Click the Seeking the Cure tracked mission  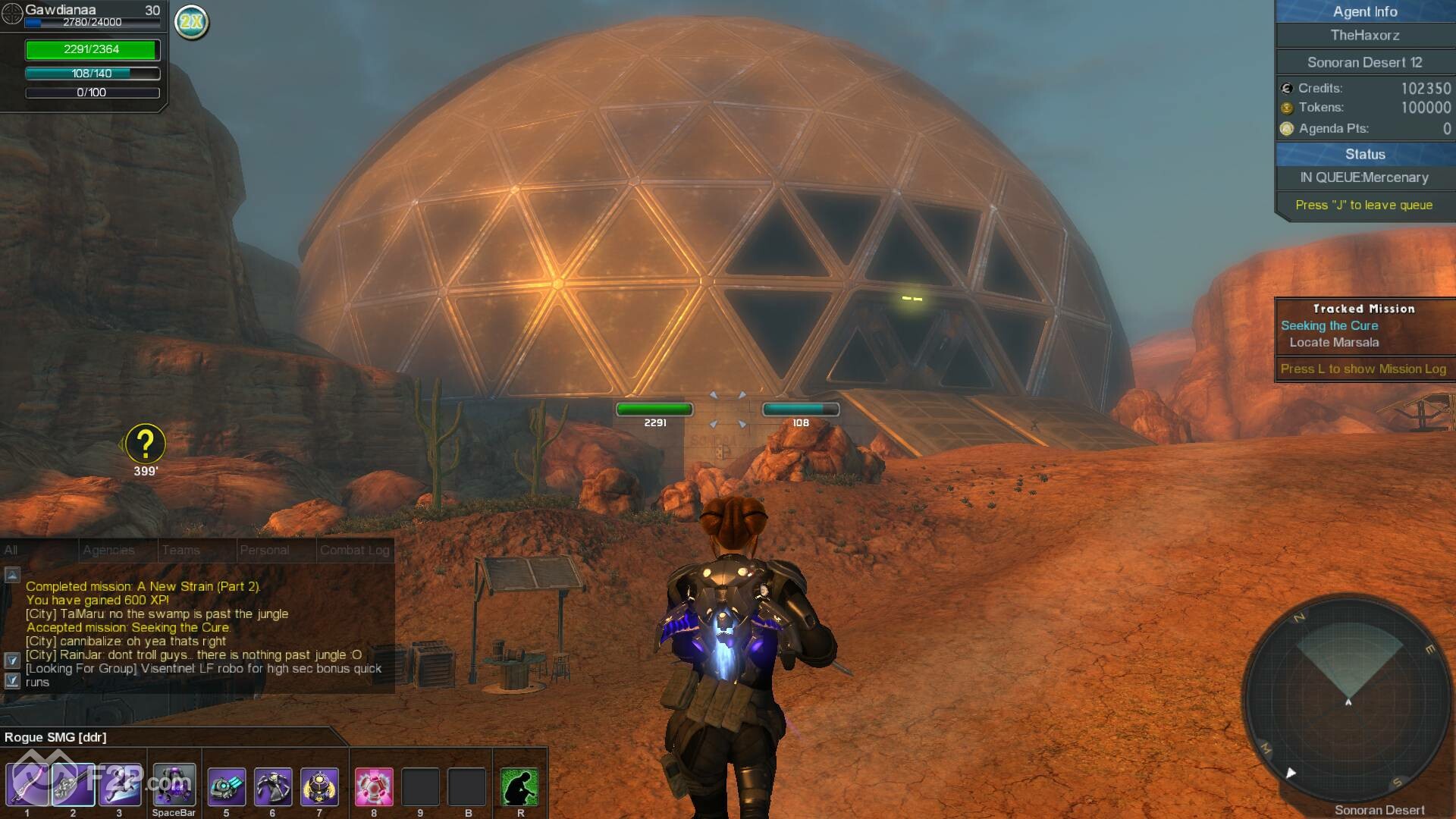1329,325
